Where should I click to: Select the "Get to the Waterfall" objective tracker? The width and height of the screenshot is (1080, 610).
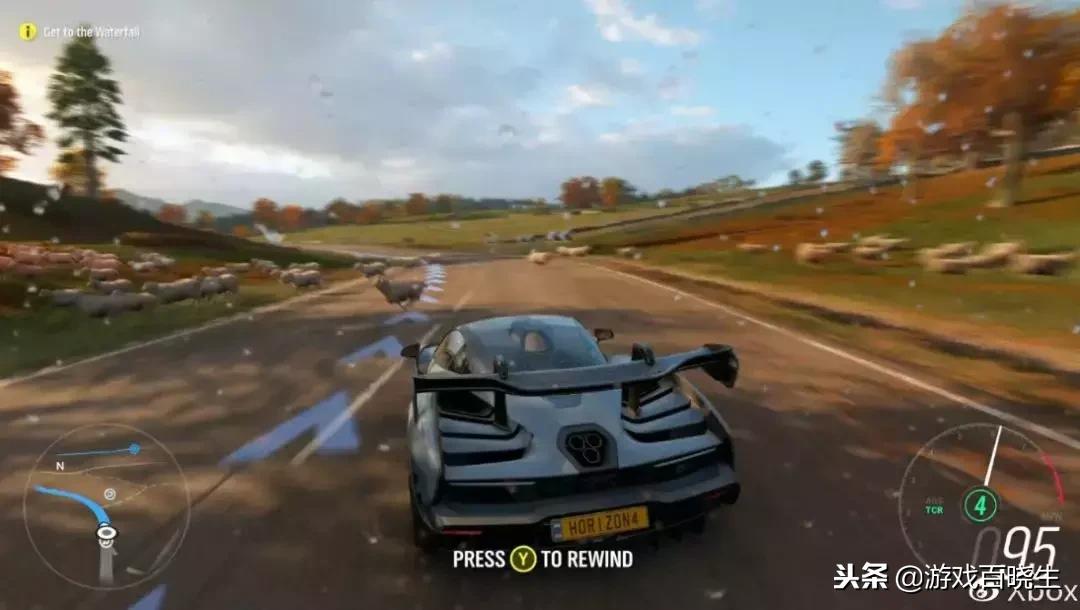click(x=80, y=32)
